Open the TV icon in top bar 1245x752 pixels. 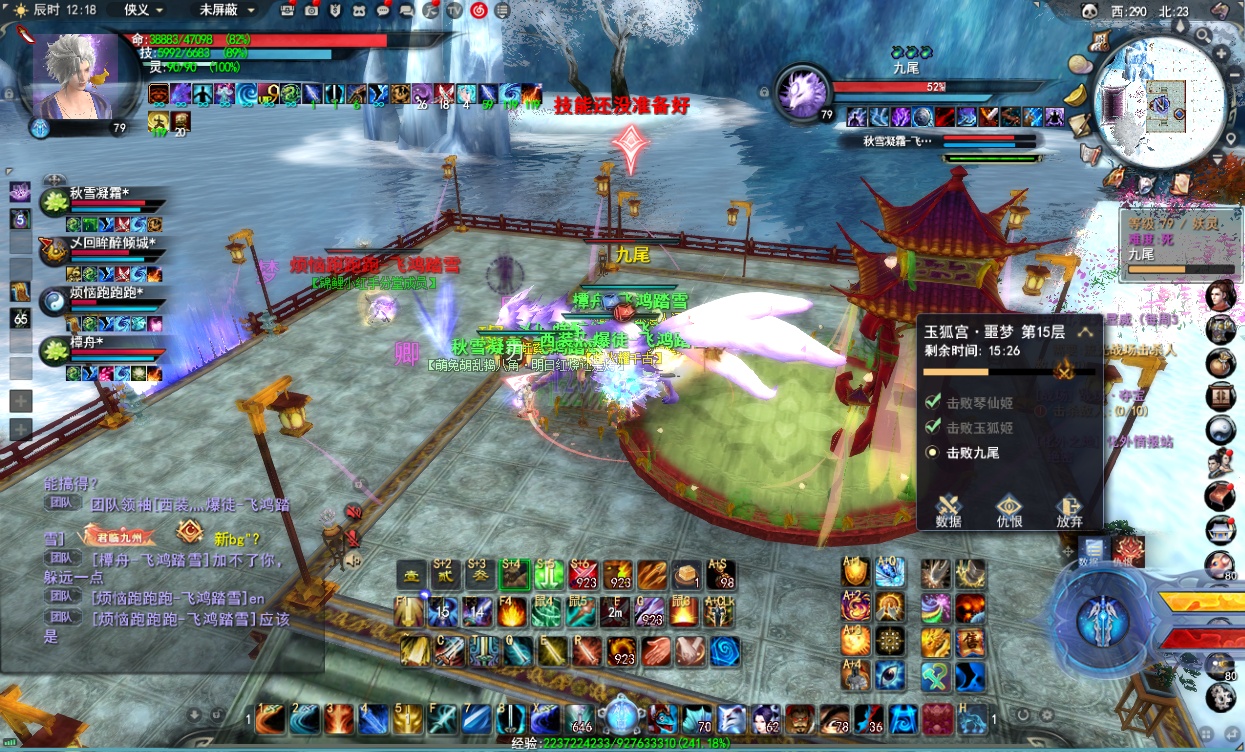[x=455, y=10]
